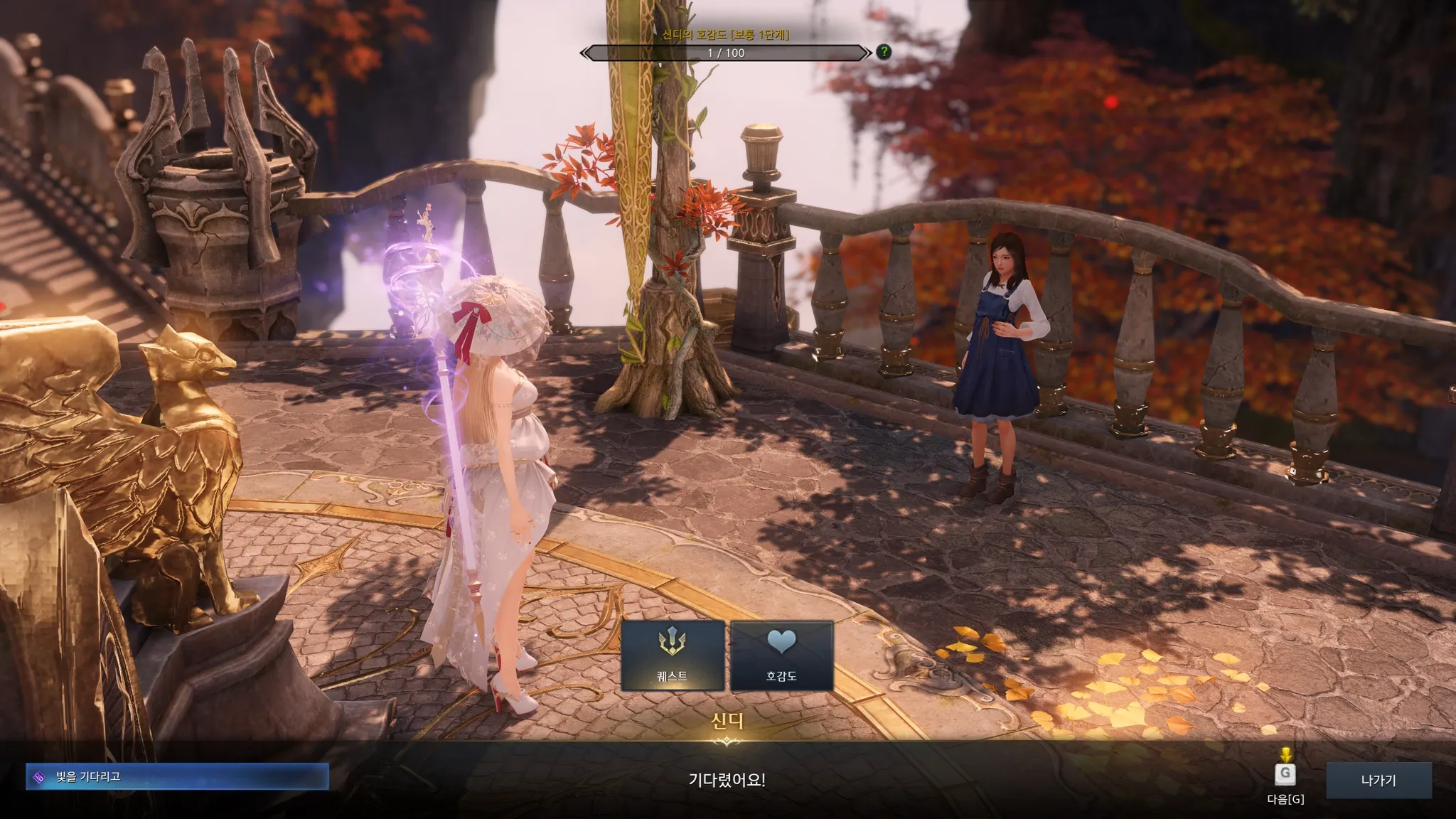
Task: Open the 퀘스트 quest option
Action: tap(673, 655)
